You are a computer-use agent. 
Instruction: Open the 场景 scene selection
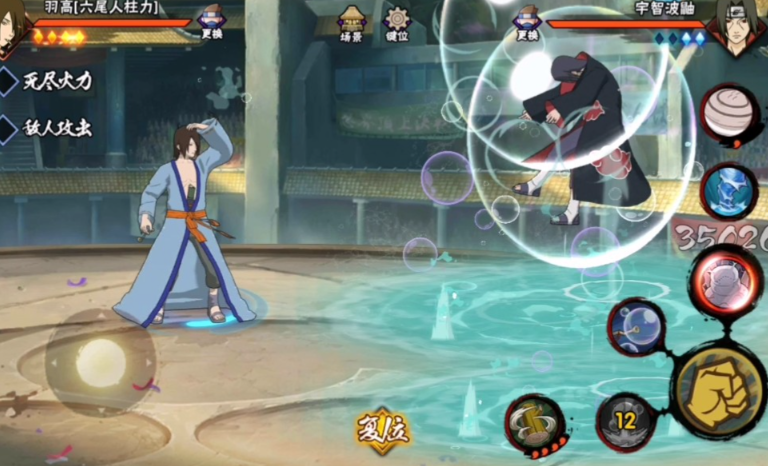352,22
